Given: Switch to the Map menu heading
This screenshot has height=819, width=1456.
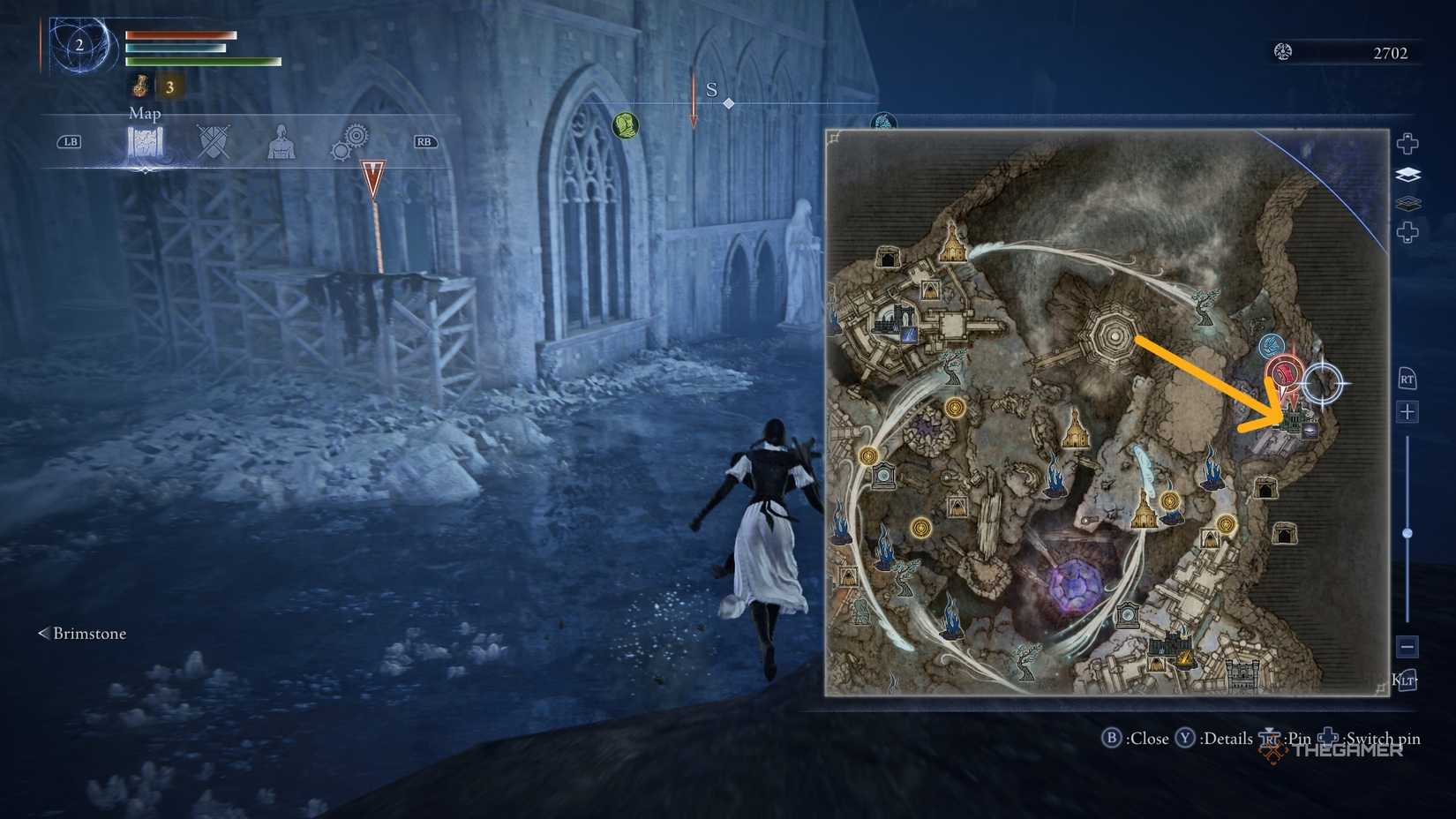Looking at the screenshot, I should tap(145, 114).
